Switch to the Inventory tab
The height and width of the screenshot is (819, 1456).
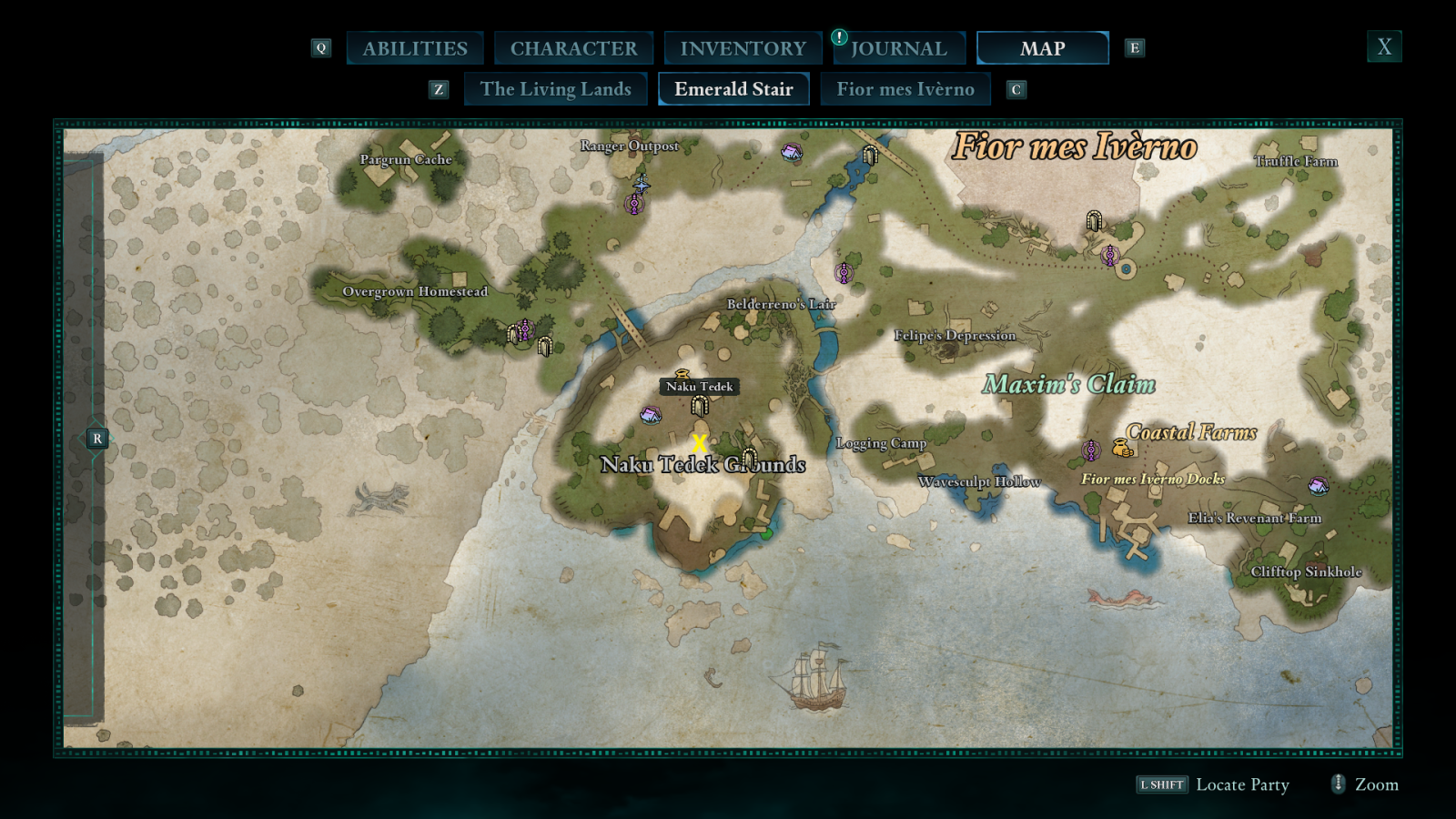click(x=742, y=47)
